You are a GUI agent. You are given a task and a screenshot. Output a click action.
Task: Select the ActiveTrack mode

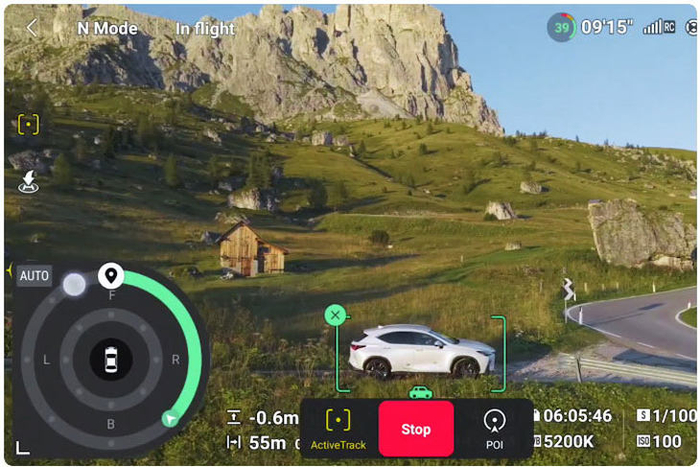pos(338,429)
